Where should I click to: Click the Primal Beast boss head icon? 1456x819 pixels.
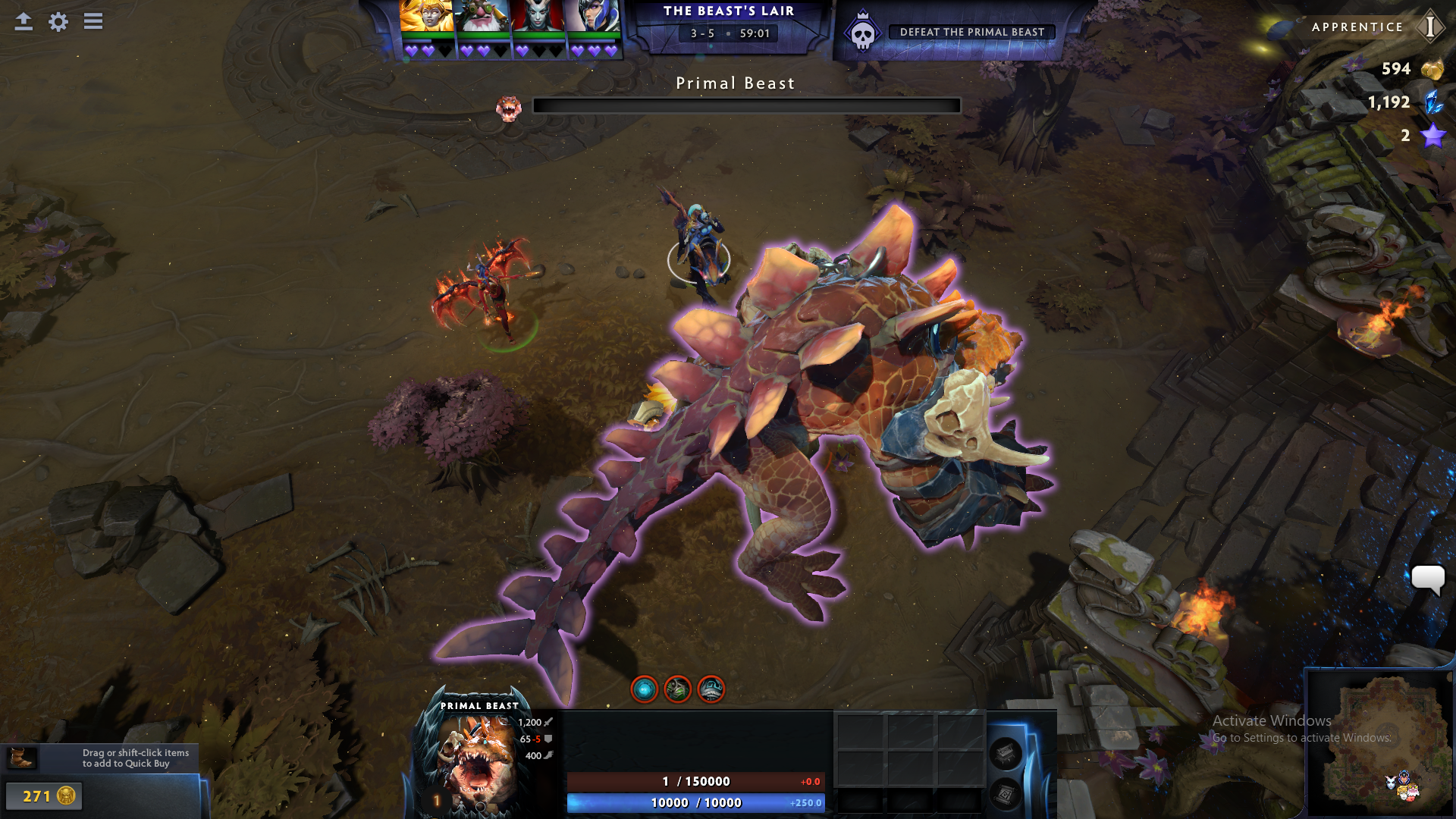coord(509,108)
